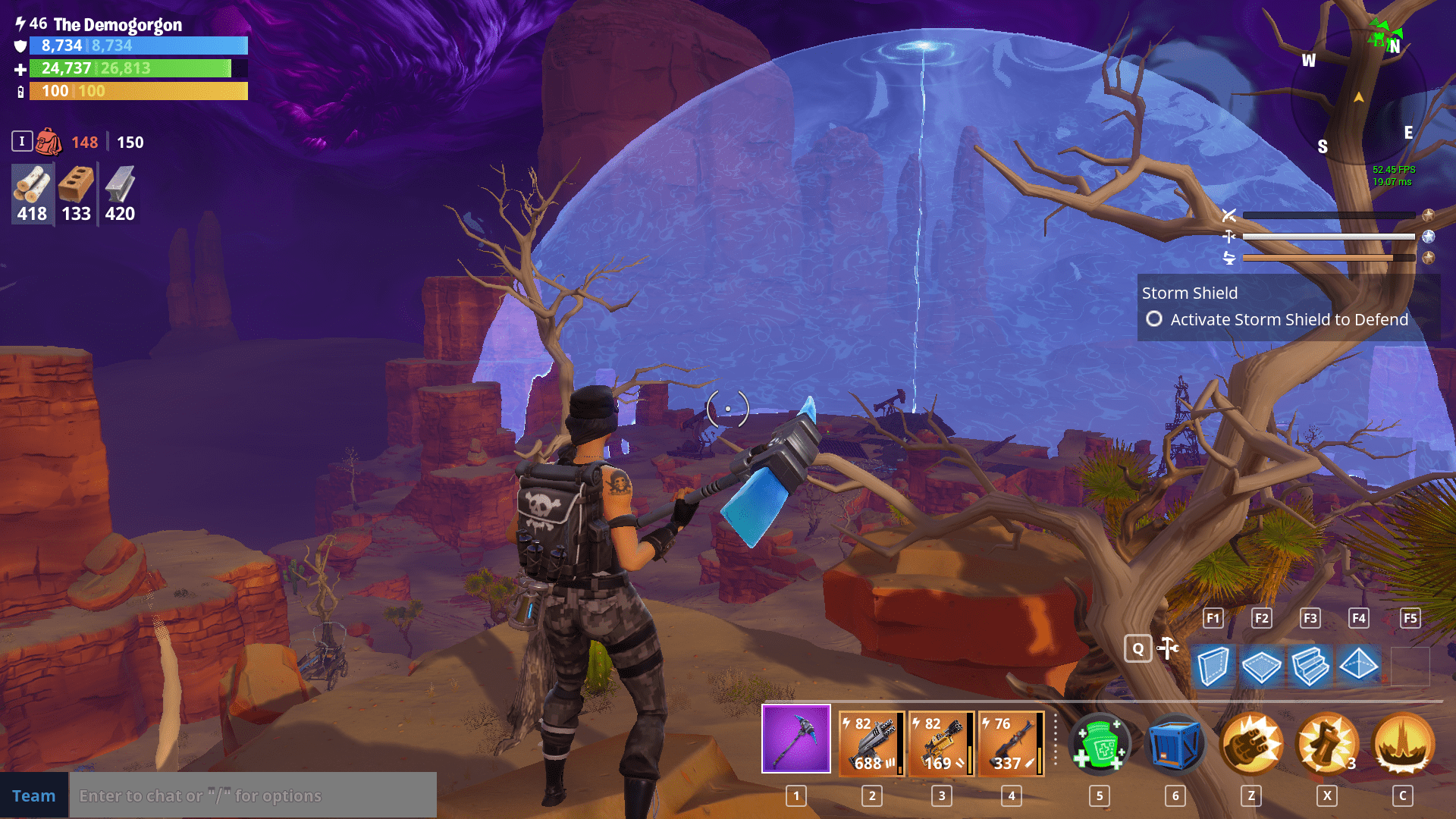
Task: Choose the stairs building piece F3
Action: tap(1310, 667)
